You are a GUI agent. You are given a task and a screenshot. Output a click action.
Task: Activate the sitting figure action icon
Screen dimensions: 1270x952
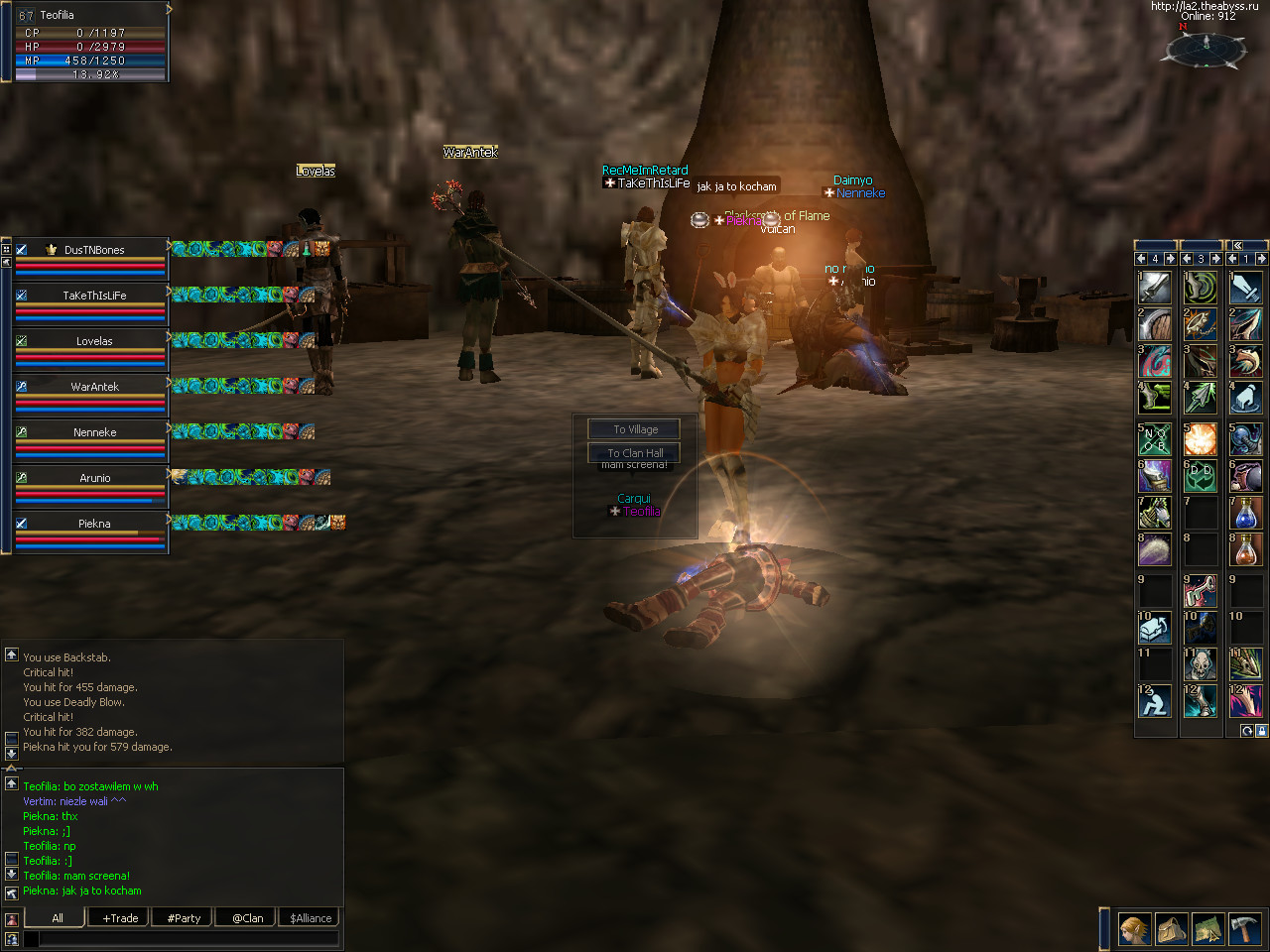[1155, 702]
